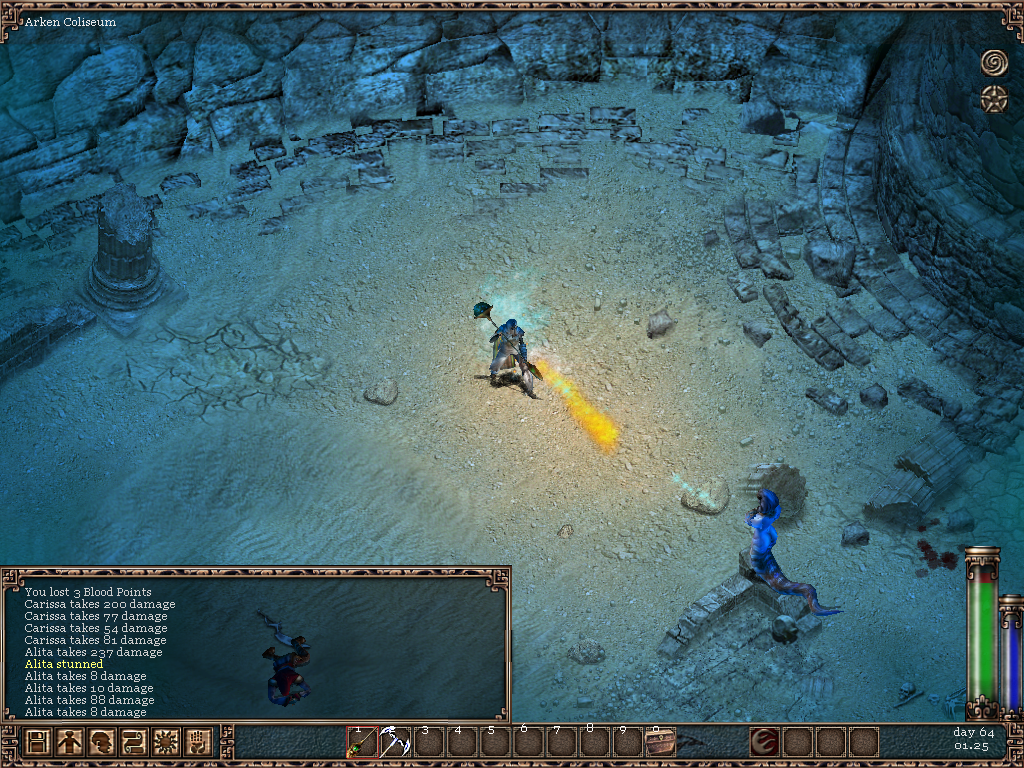The height and width of the screenshot is (768, 1024).
Task: Select the staff in hotbar slot 1
Action: pyautogui.click(x=362, y=743)
